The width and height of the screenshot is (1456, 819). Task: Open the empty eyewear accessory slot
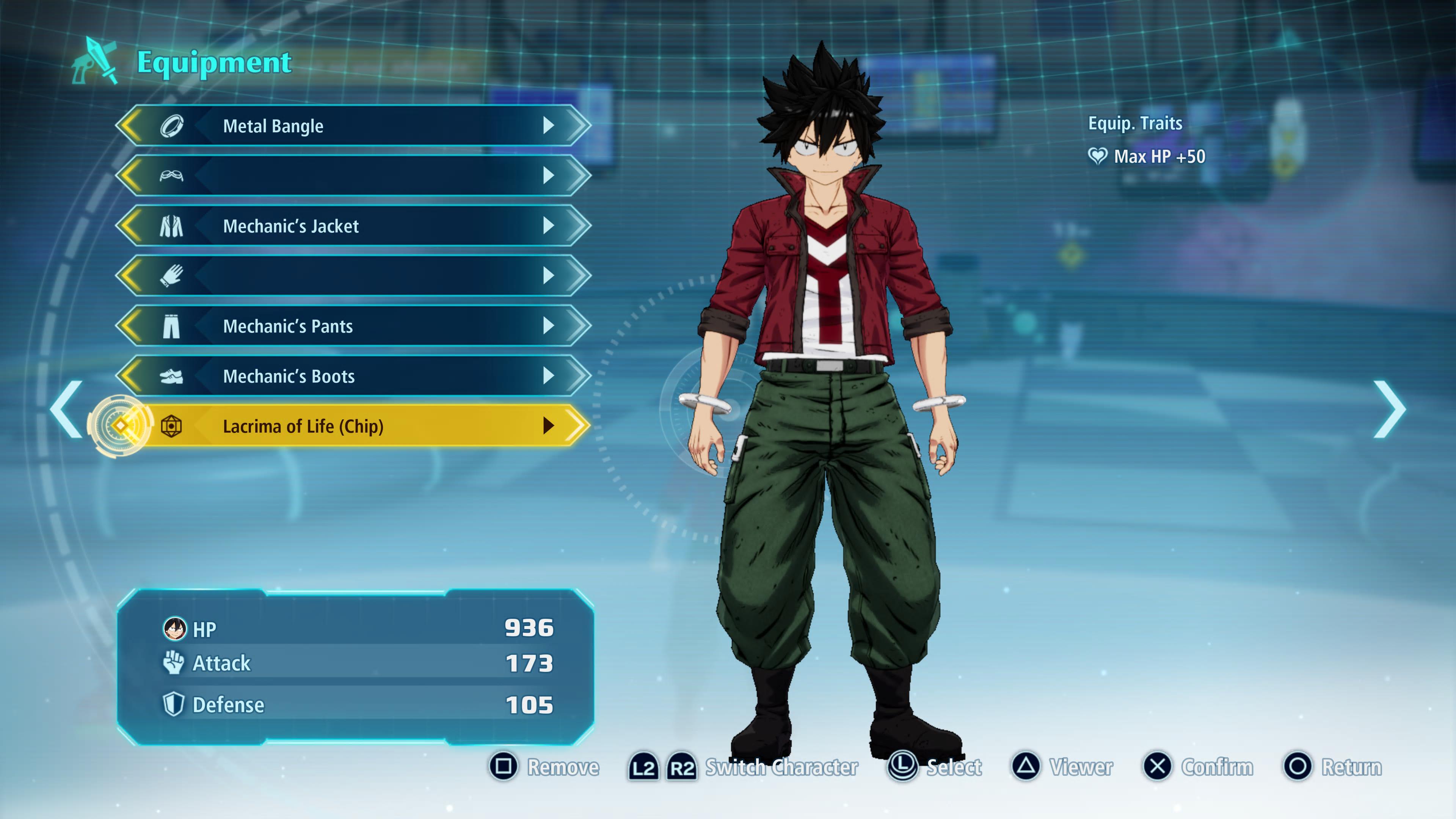coord(353,176)
